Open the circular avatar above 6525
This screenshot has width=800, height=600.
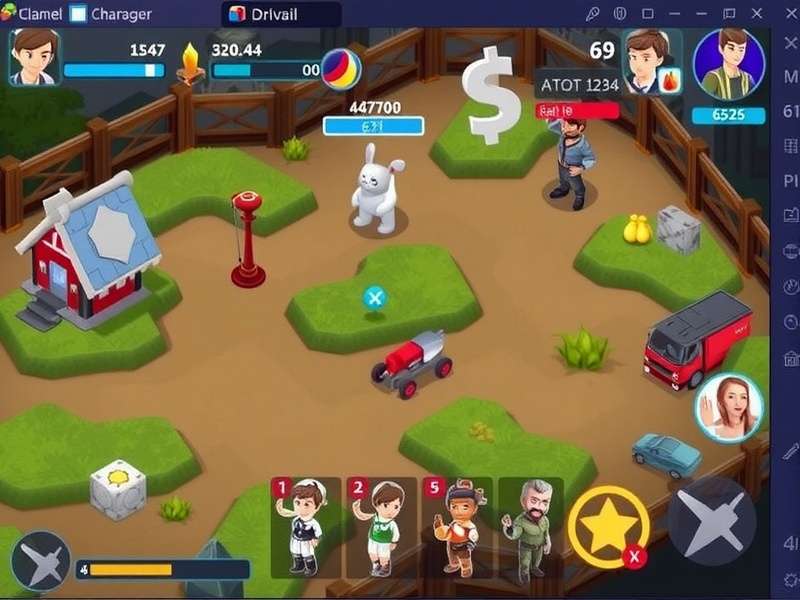728,63
